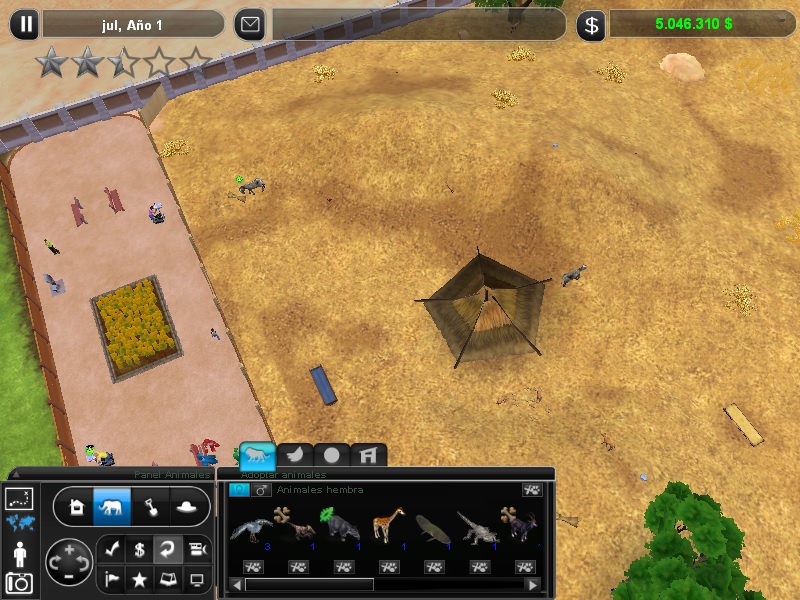The height and width of the screenshot is (600, 800).
Task: Switch to the adopt animals tab
Action: [257, 455]
